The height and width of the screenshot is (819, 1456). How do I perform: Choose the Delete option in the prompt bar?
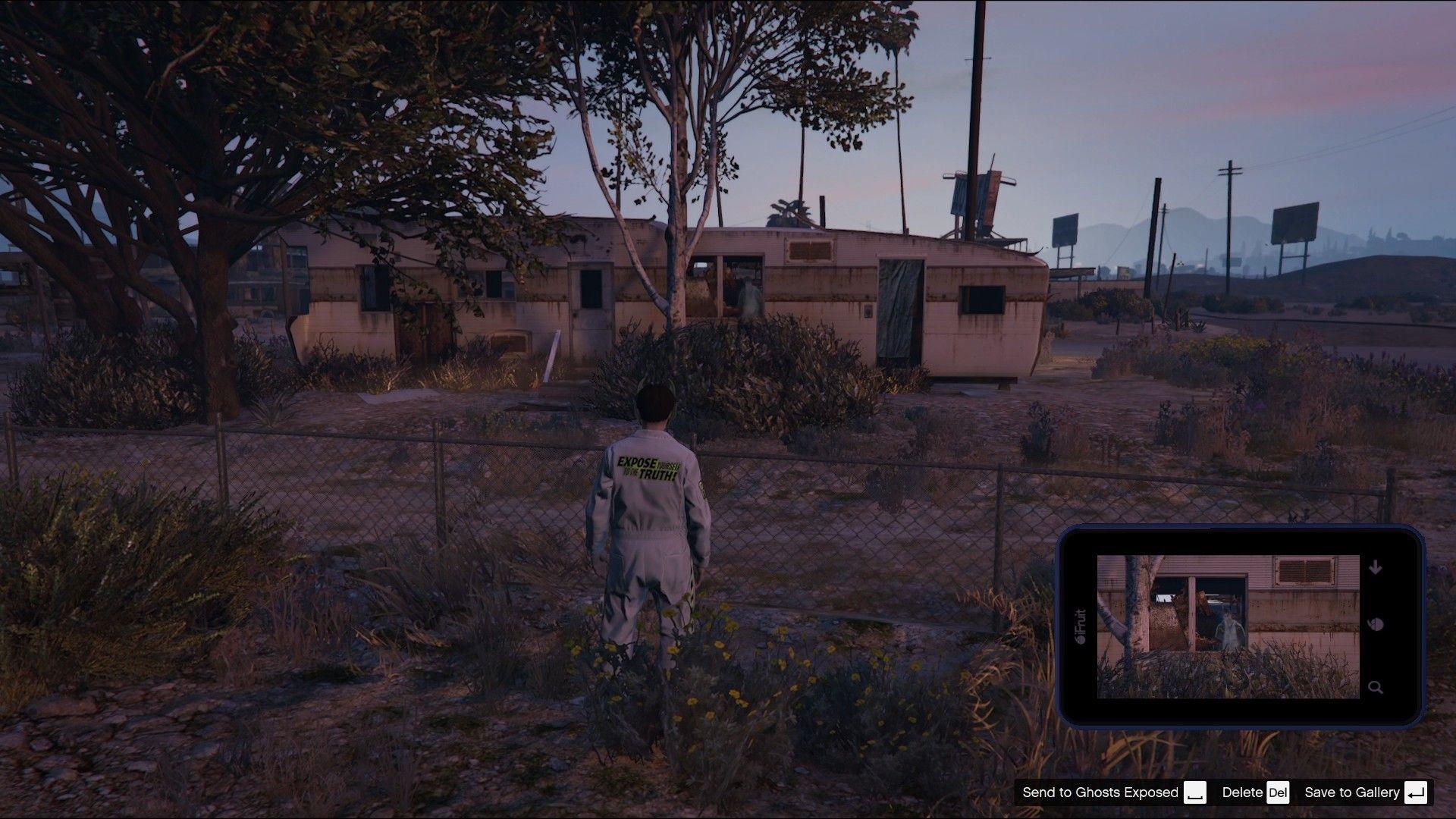(x=1241, y=792)
